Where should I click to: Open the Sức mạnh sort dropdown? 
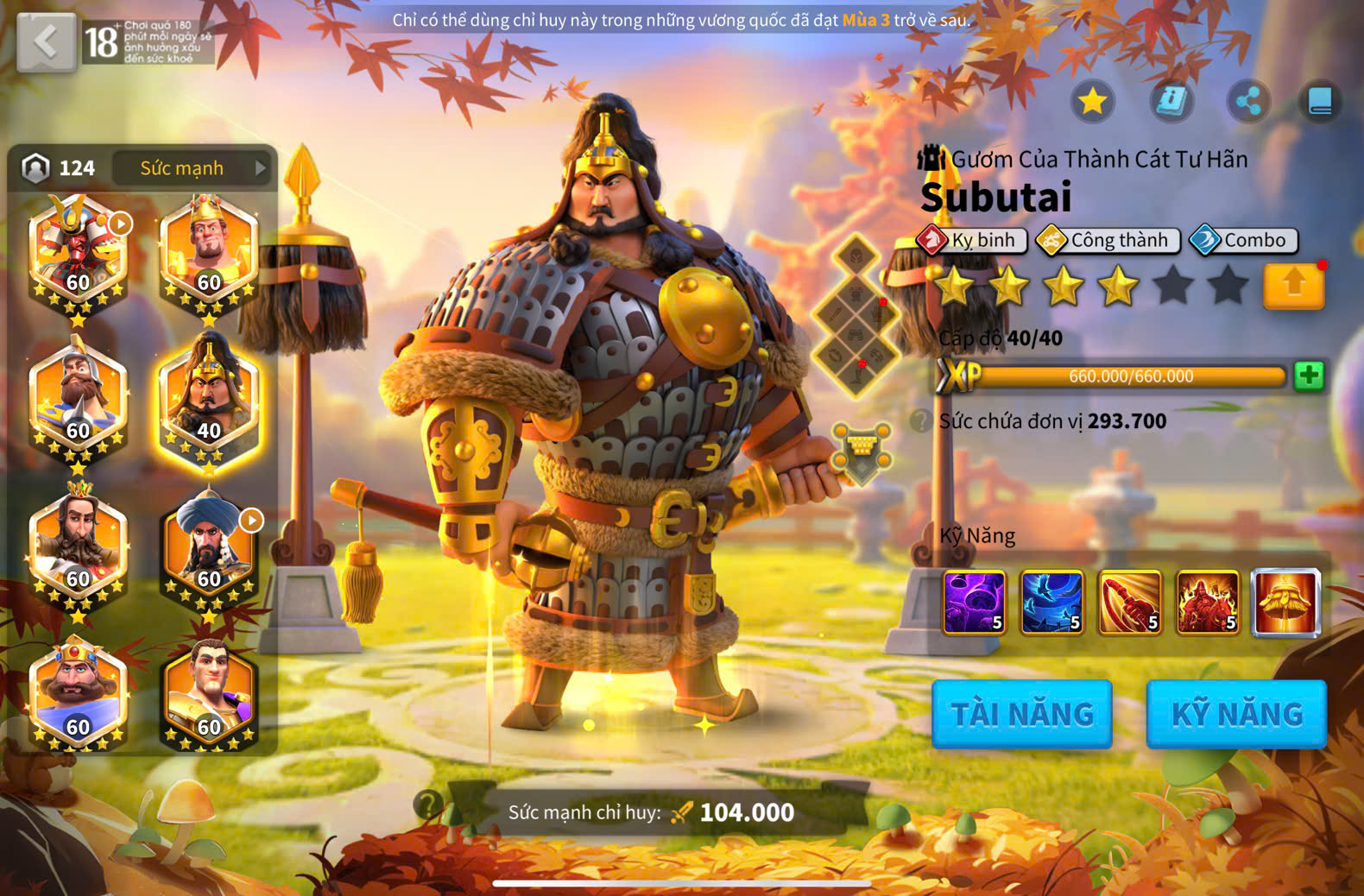coord(192,168)
